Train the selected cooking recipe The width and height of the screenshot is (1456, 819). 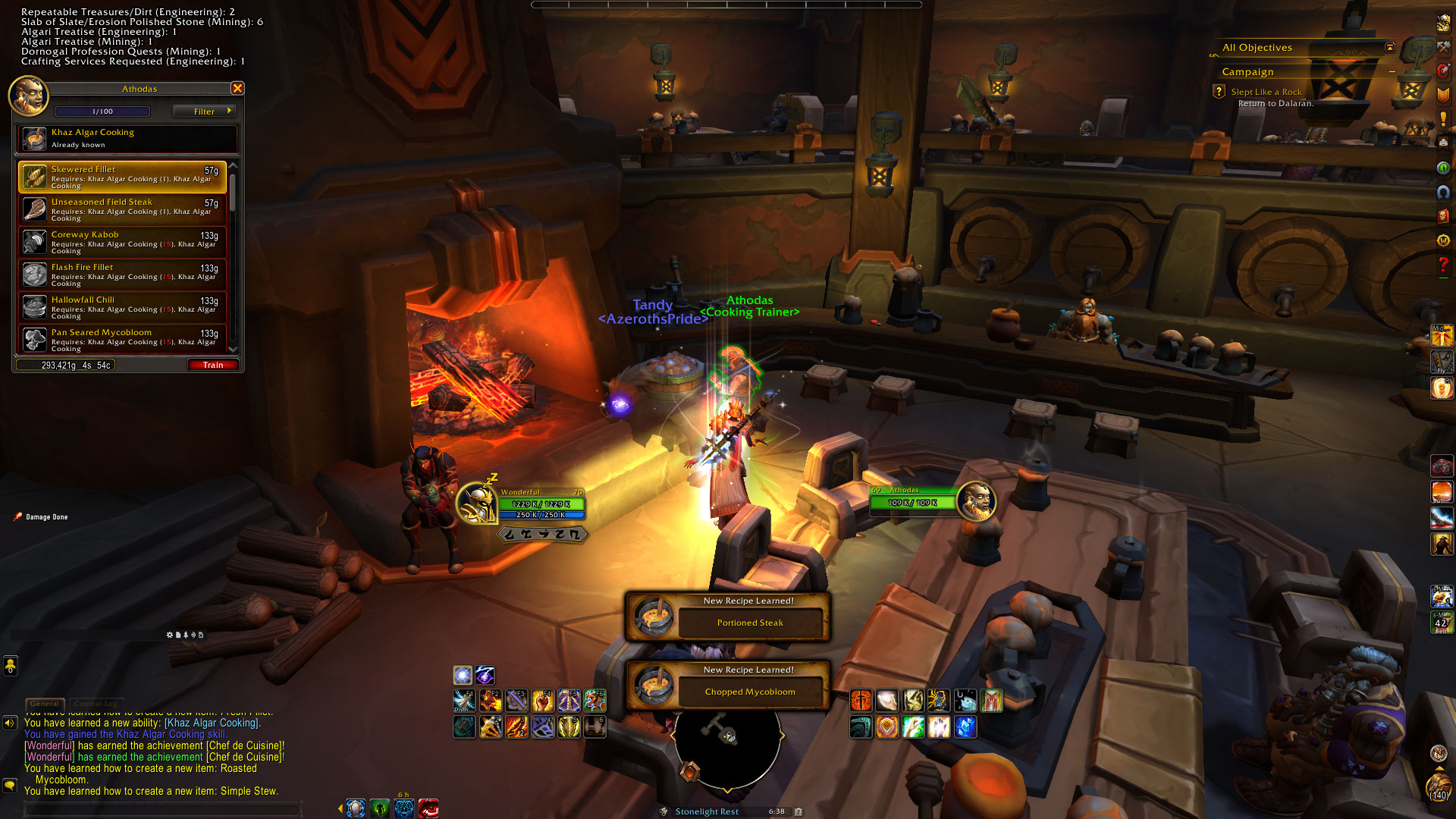click(213, 366)
